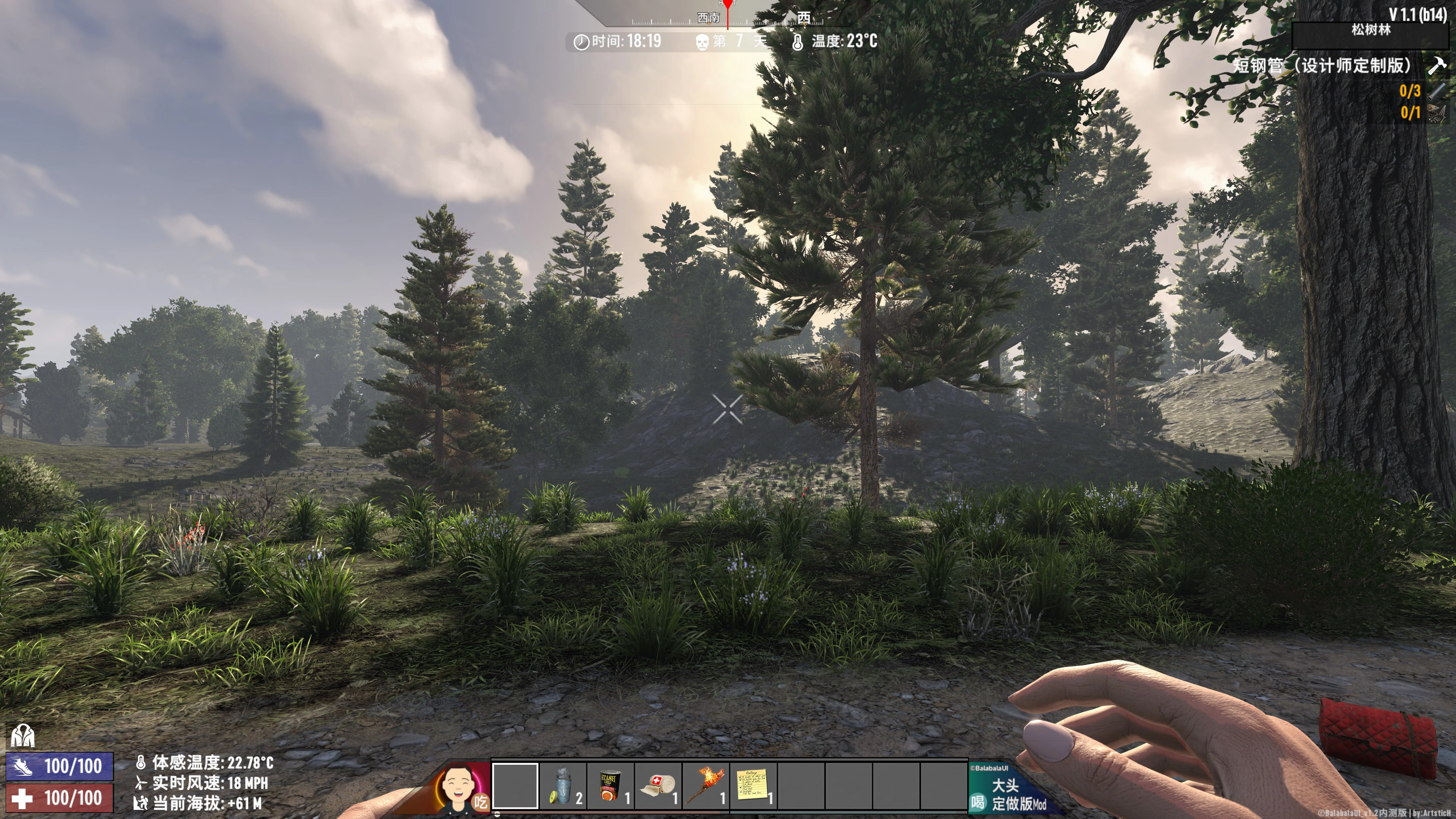Select the water jar hotbar slot
Image resolution: width=1456 pixels, height=819 pixels.
[562, 785]
